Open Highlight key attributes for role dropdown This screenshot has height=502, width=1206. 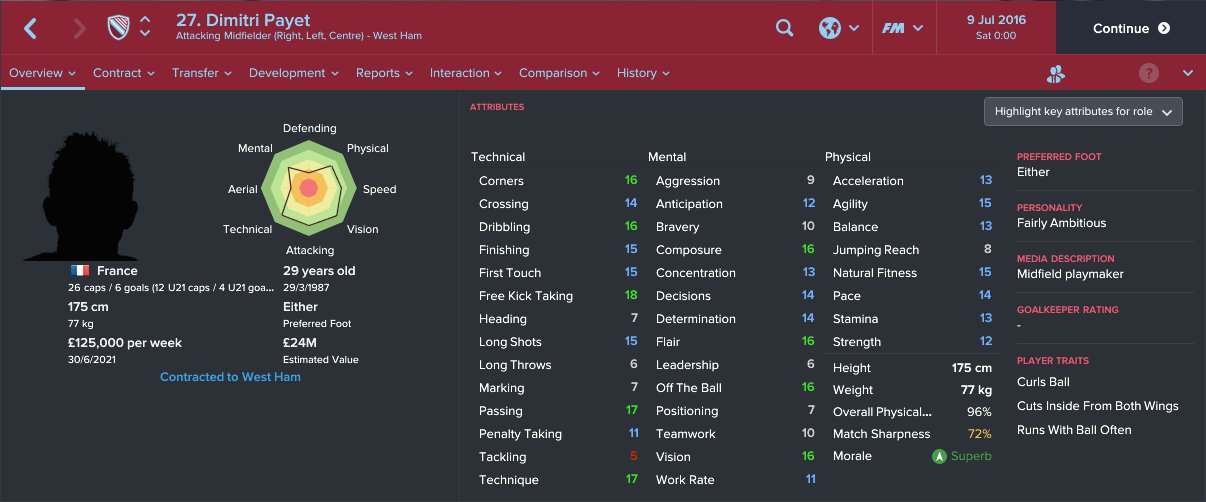coord(1083,112)
